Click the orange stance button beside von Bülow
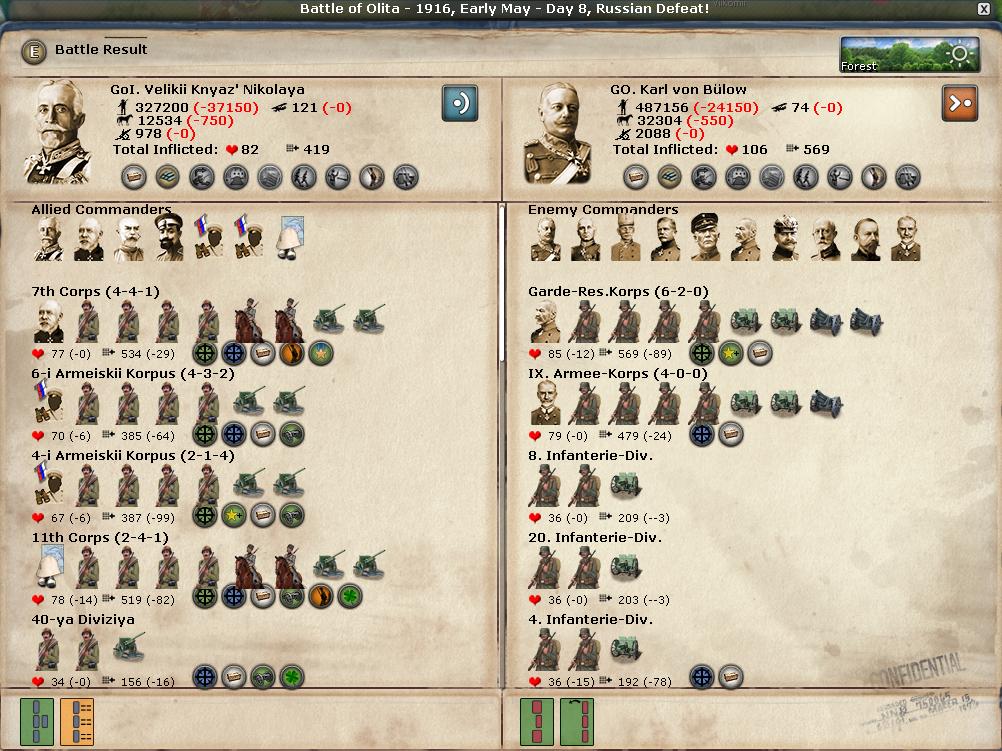The height and width of the screenshot is (751, 1002). tap(959, 102)
